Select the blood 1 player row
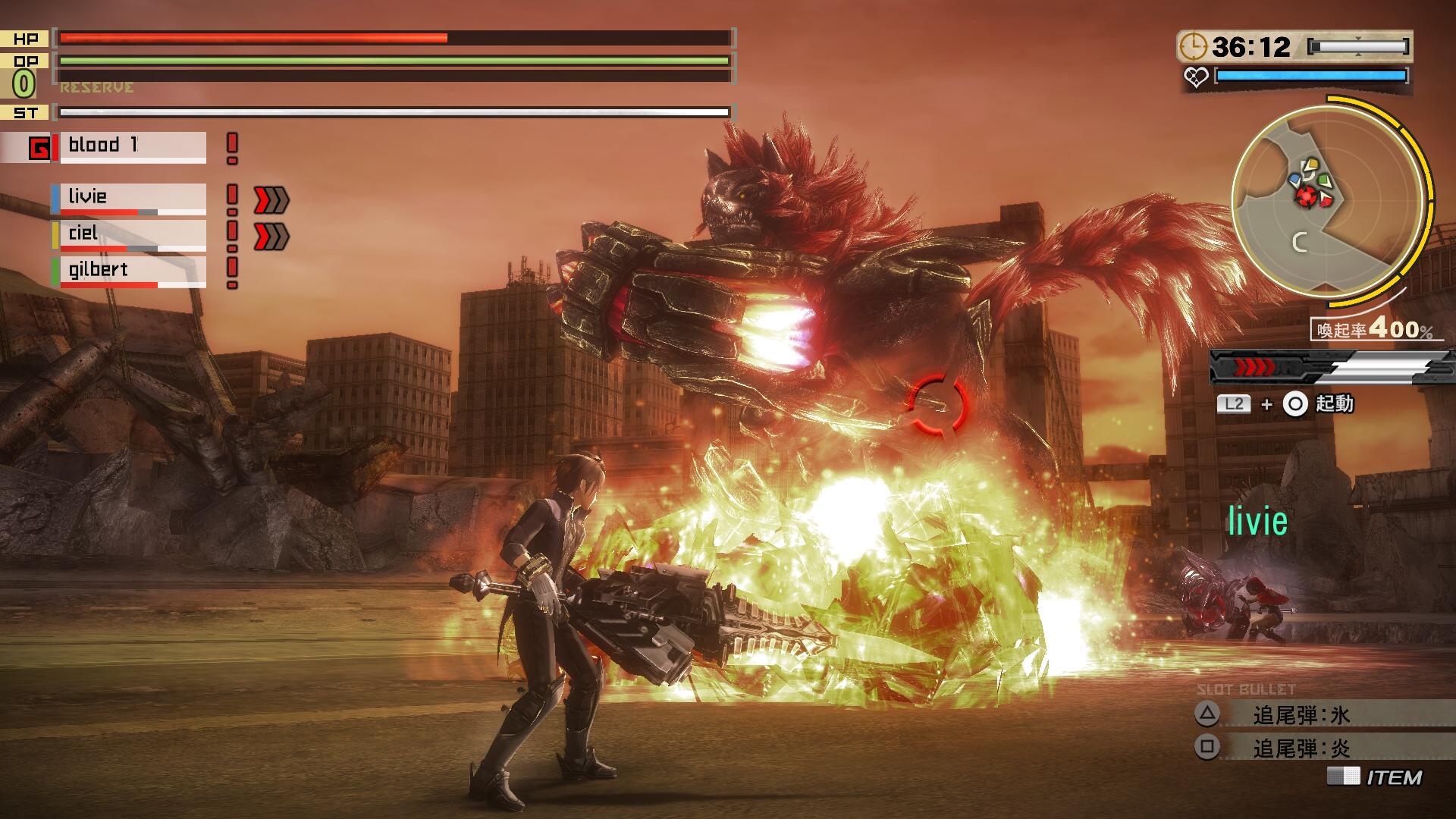The height and width of the screenshot is (819, 1456). (130, 146)
